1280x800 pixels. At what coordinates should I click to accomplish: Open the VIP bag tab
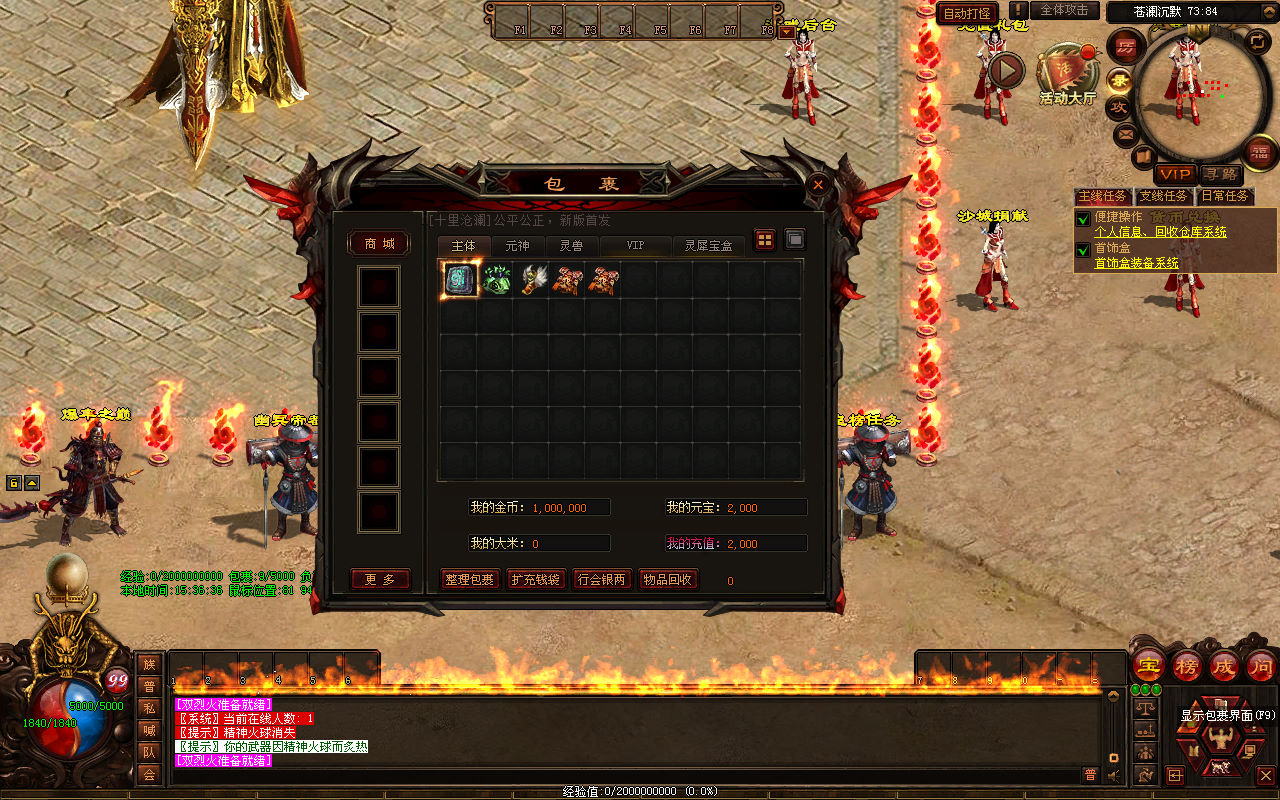tap(635, 245)
